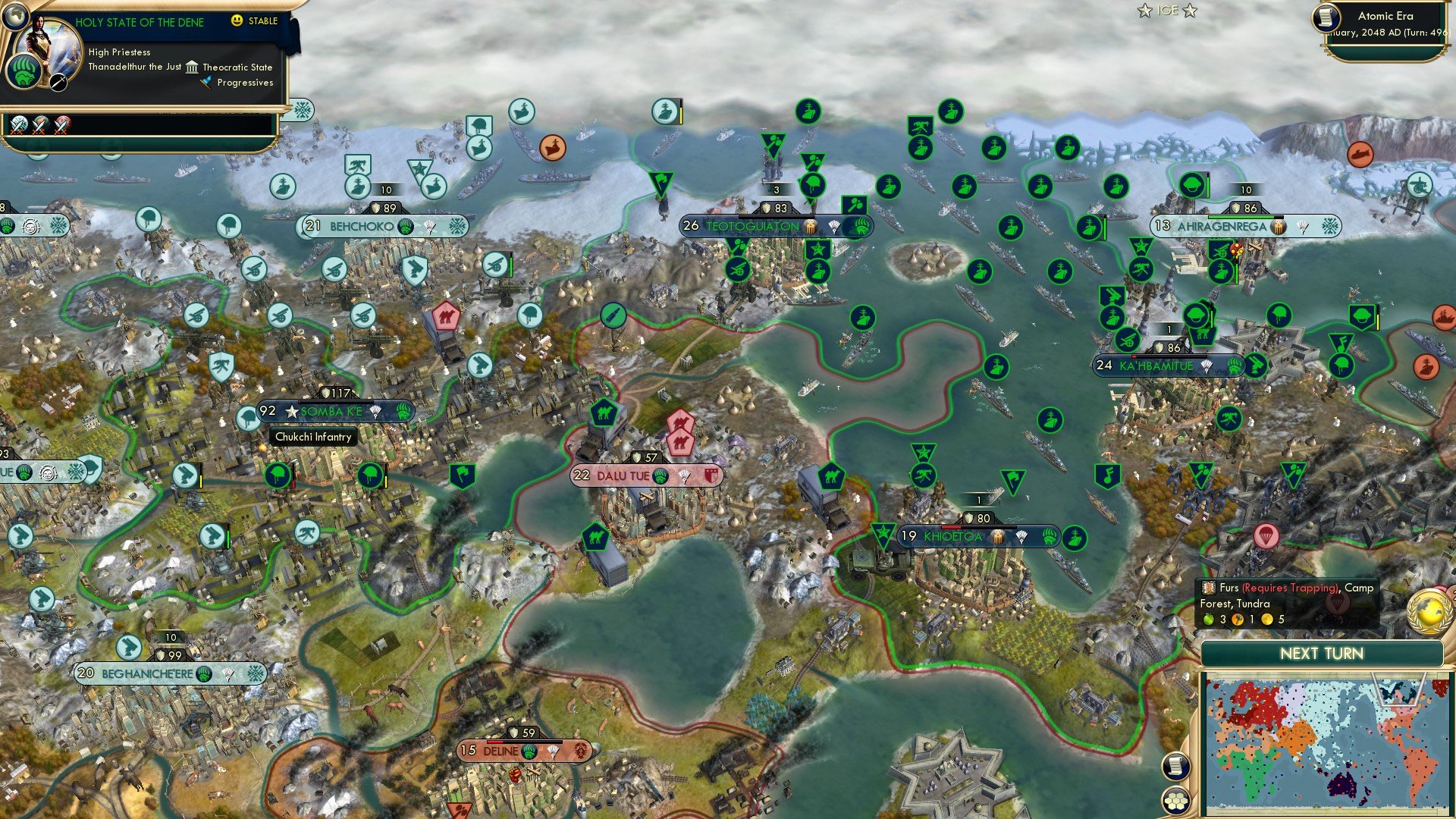The image size is (1456, 819).
Task: Click Khioetoa's red health damage bar
Action: 950,527
